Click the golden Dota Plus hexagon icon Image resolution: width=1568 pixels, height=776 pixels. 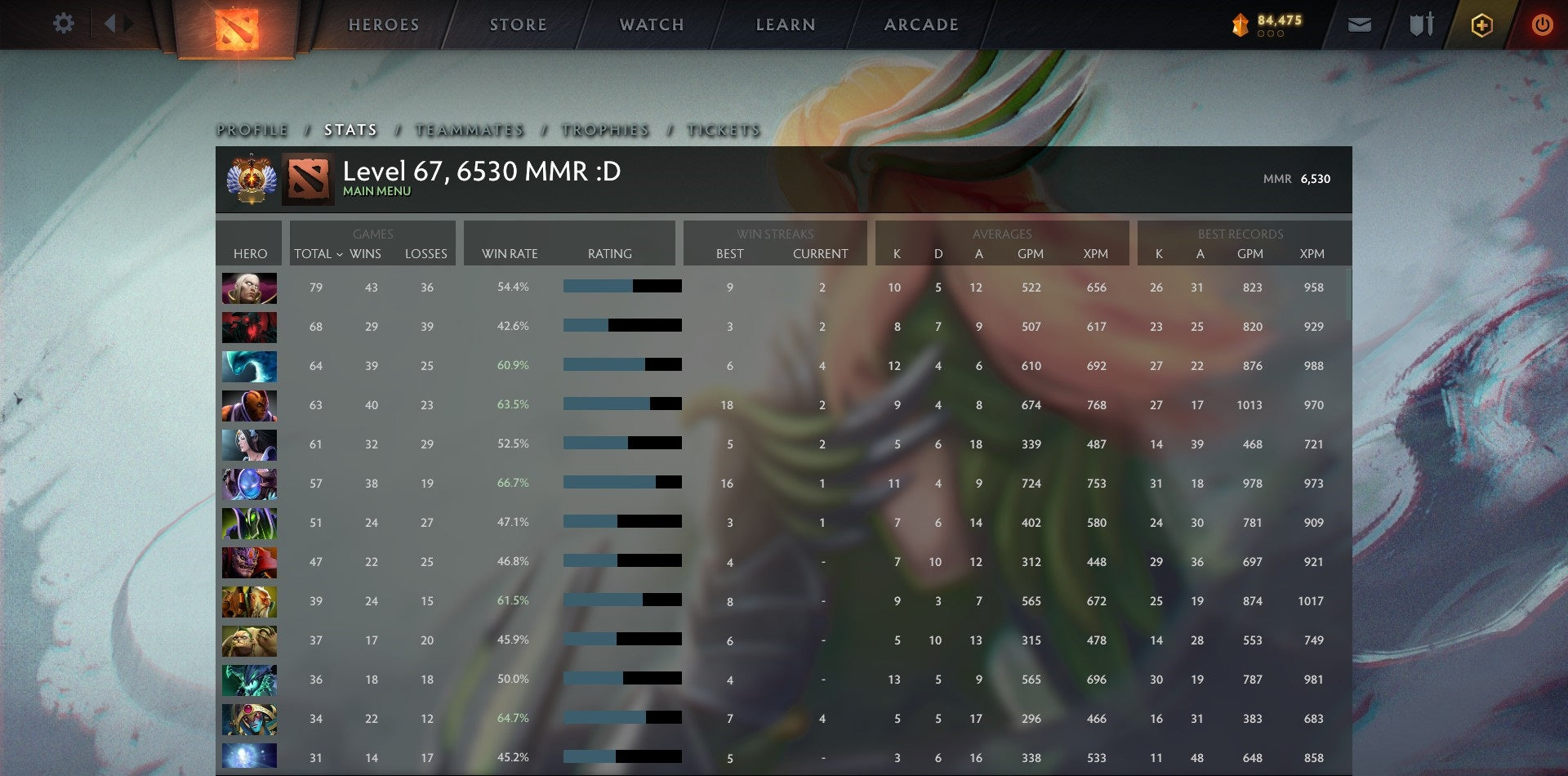click(1481, 25)
